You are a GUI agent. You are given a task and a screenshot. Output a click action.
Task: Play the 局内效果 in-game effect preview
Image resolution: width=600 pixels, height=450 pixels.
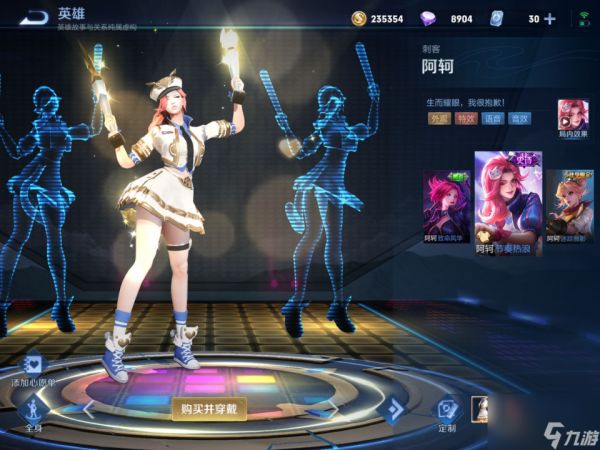click(x=572, y=115)
